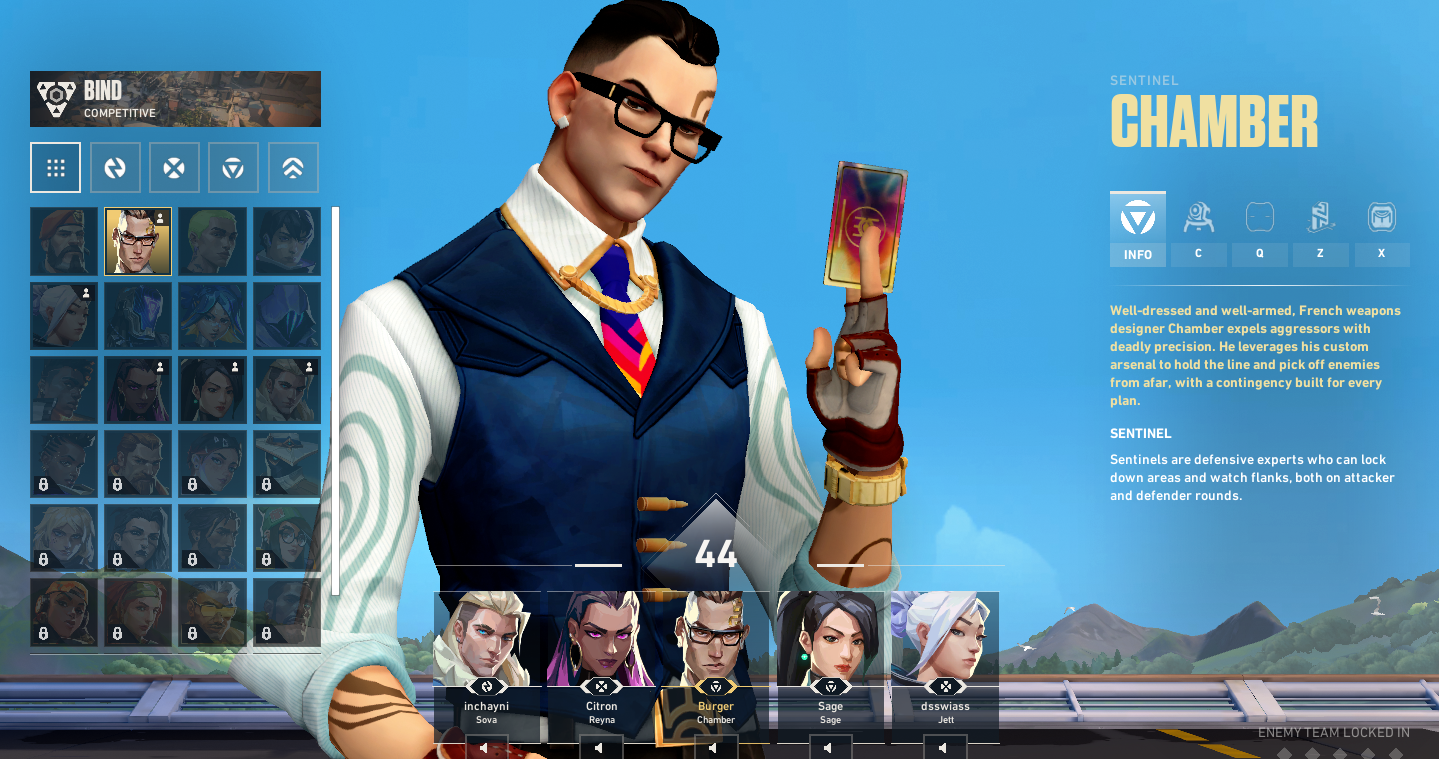The width and height of the screenshot is (1439, 759).
Task: Choose the hooded Omen agent tile
Action: pyautogui.click(x=286, y=315)
